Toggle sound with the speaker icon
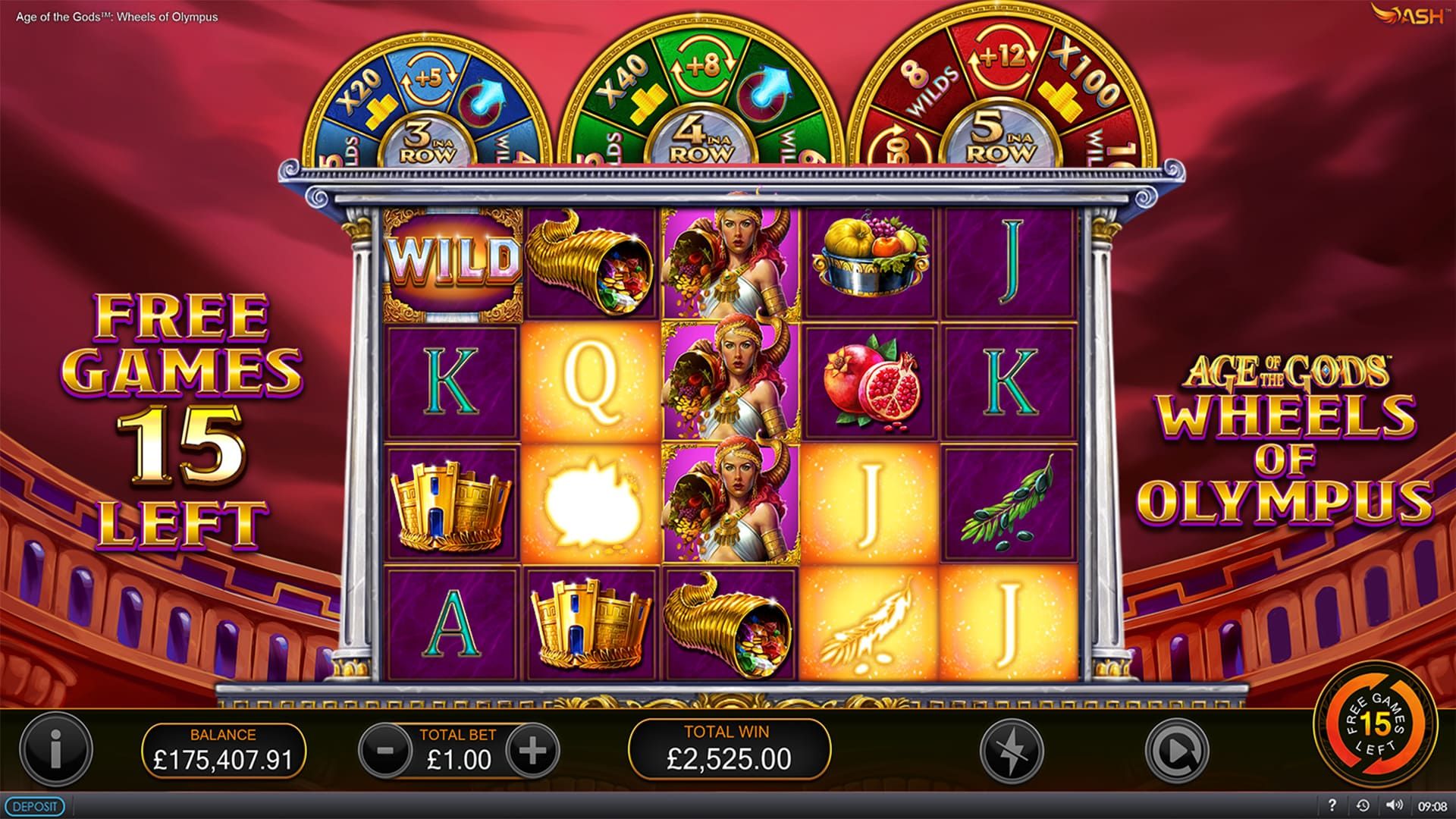This screenshot has width=1456, height=819. [x=1393, y=806]
